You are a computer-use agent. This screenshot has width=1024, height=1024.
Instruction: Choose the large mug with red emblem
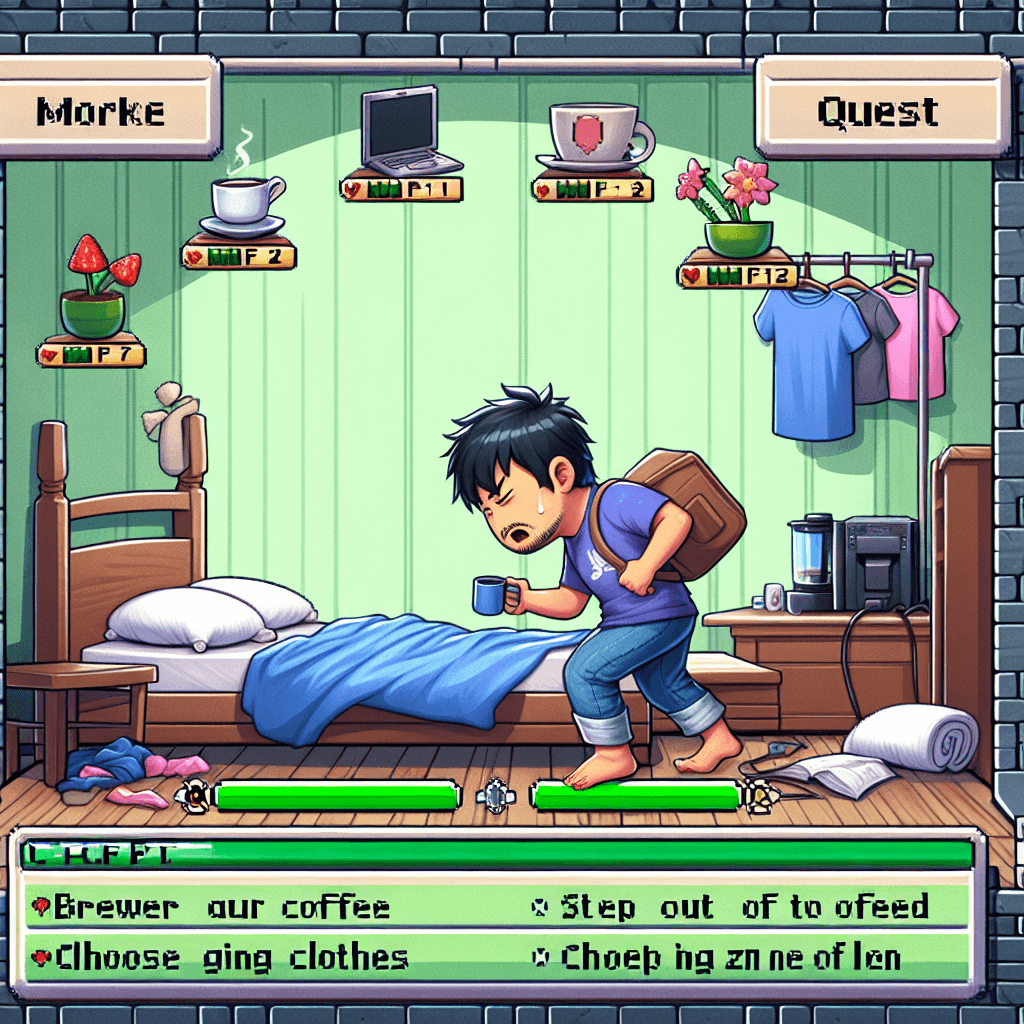point(595,135)
